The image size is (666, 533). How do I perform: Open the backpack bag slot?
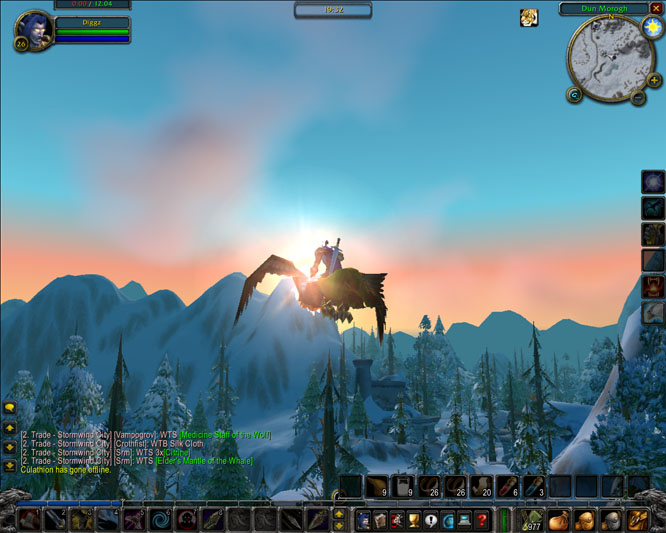(637, 520)
